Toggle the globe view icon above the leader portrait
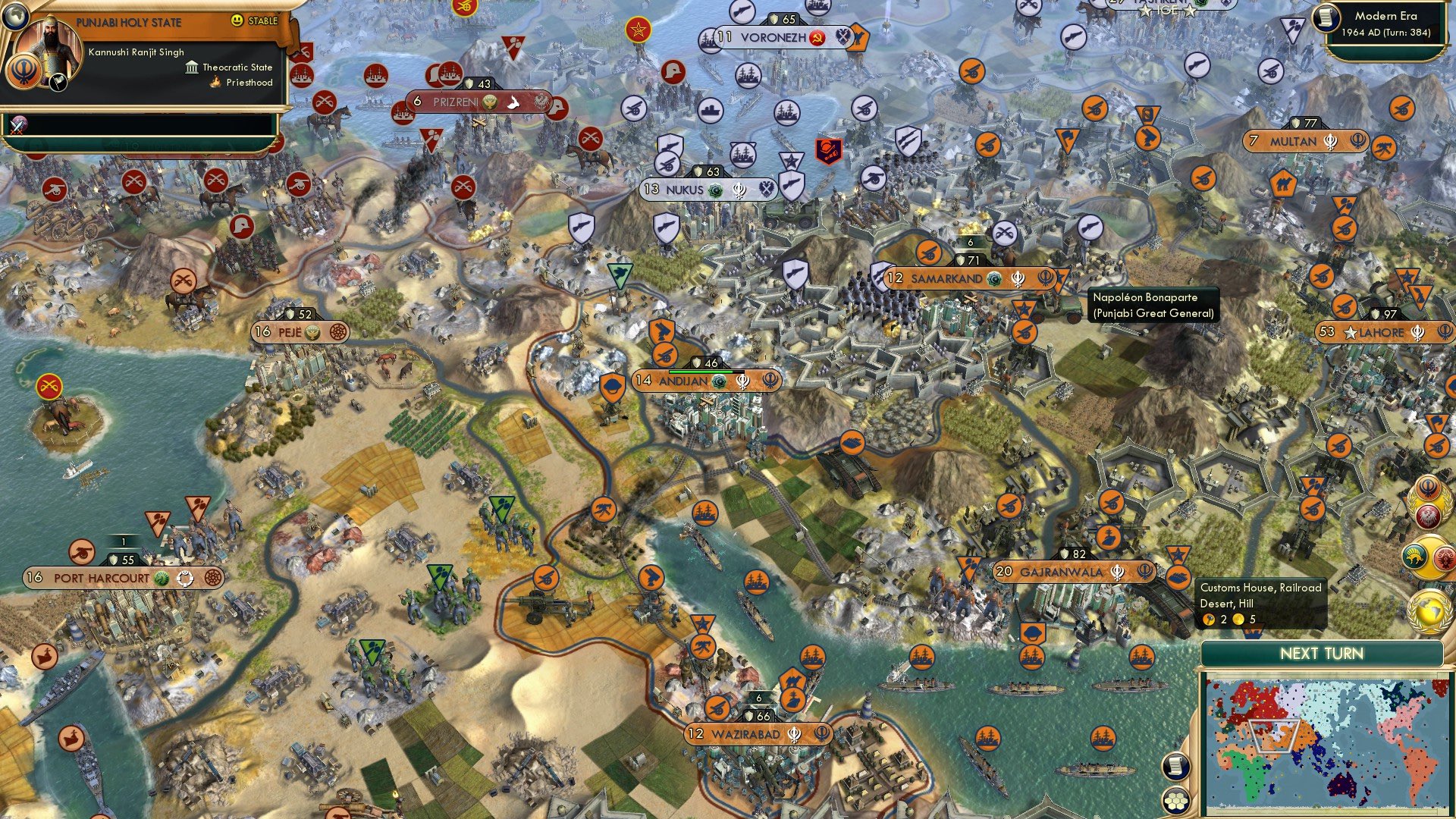Image resolution: width=1456 pixels, height=819 pixels. pos(16,17)
